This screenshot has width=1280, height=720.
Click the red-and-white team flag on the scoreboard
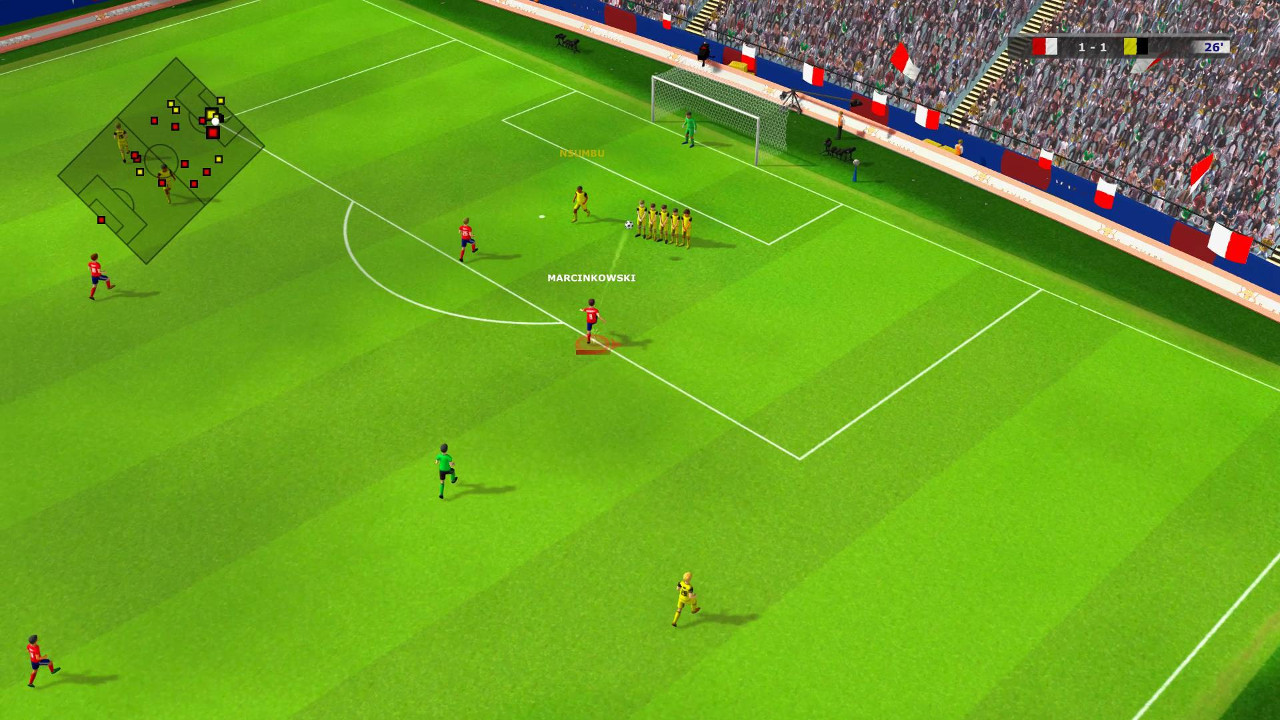1045,46
